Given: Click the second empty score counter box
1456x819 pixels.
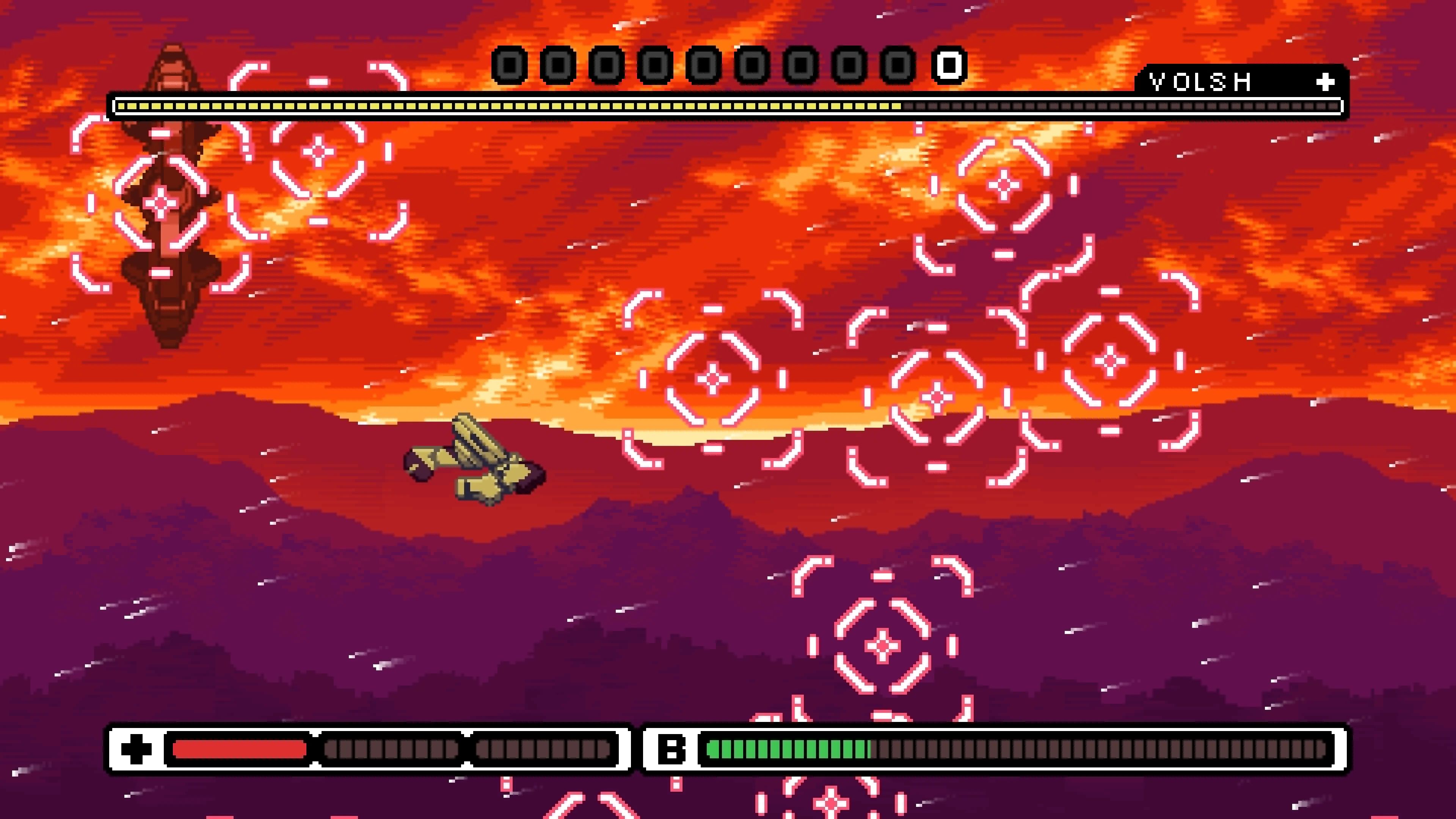Looking at the screenshot, I should coord(557,66).
